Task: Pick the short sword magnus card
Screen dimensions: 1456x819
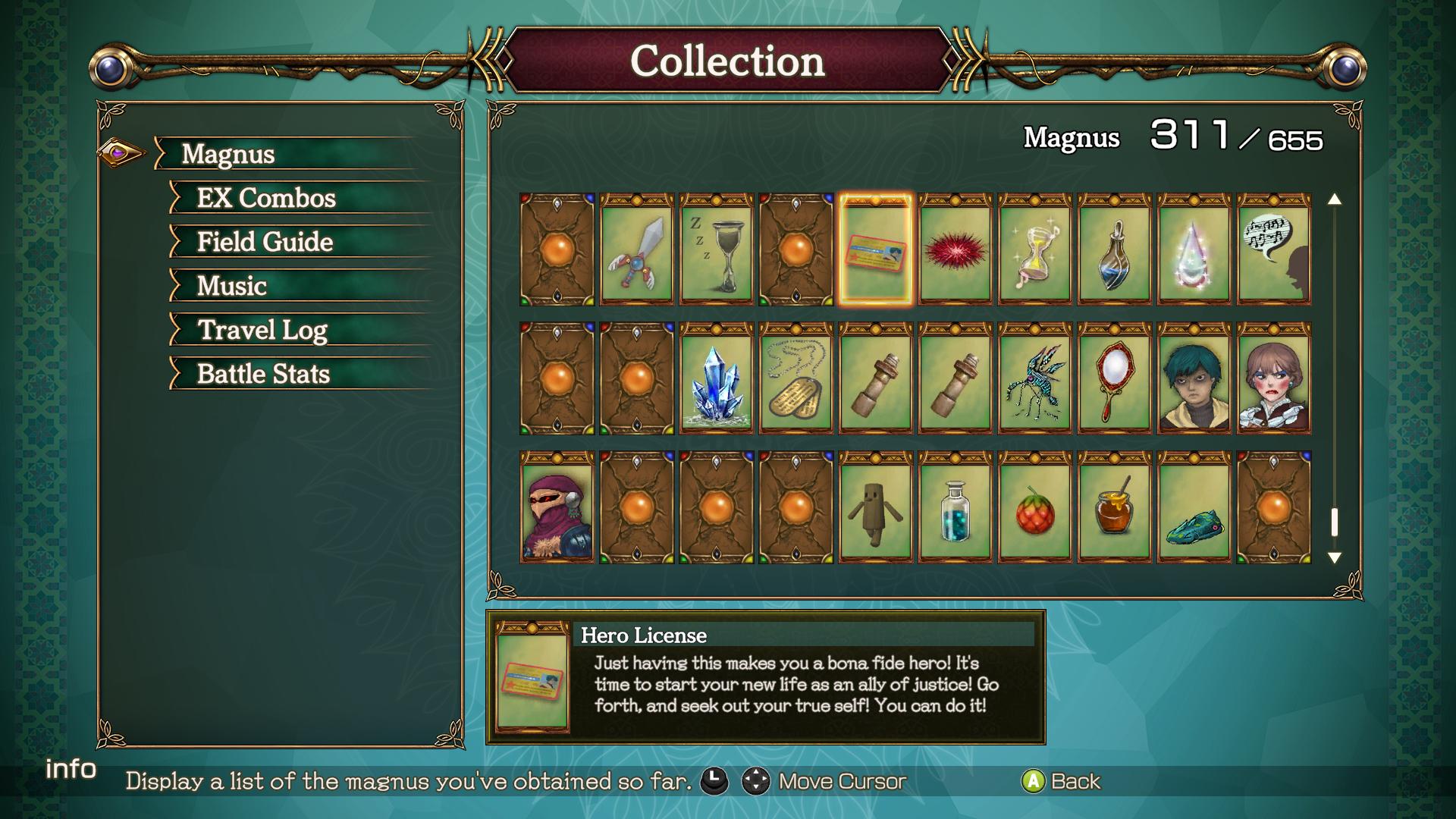Action: pos(636,249)
